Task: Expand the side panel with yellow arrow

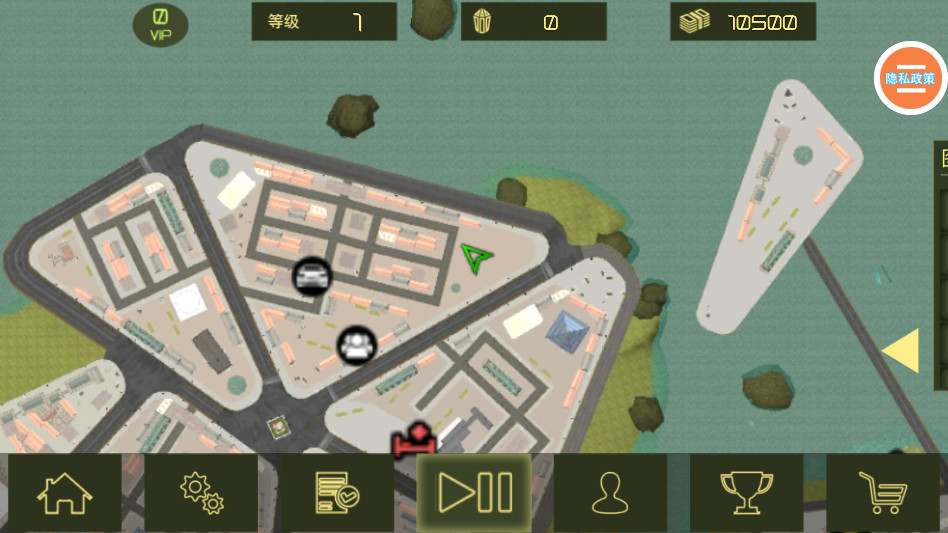Action: (901, 351)
